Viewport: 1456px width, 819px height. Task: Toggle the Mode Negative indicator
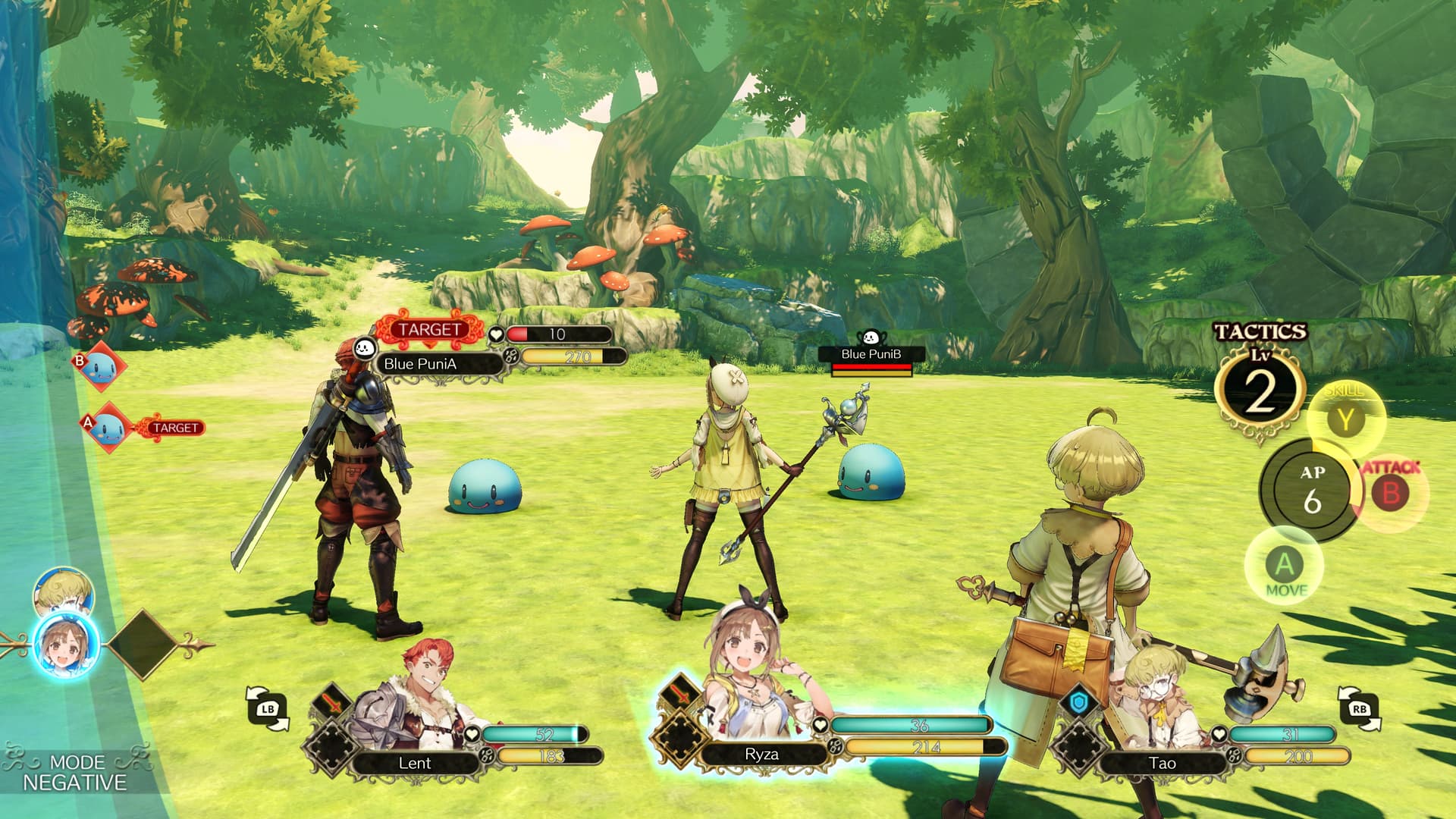click(74, 772)
